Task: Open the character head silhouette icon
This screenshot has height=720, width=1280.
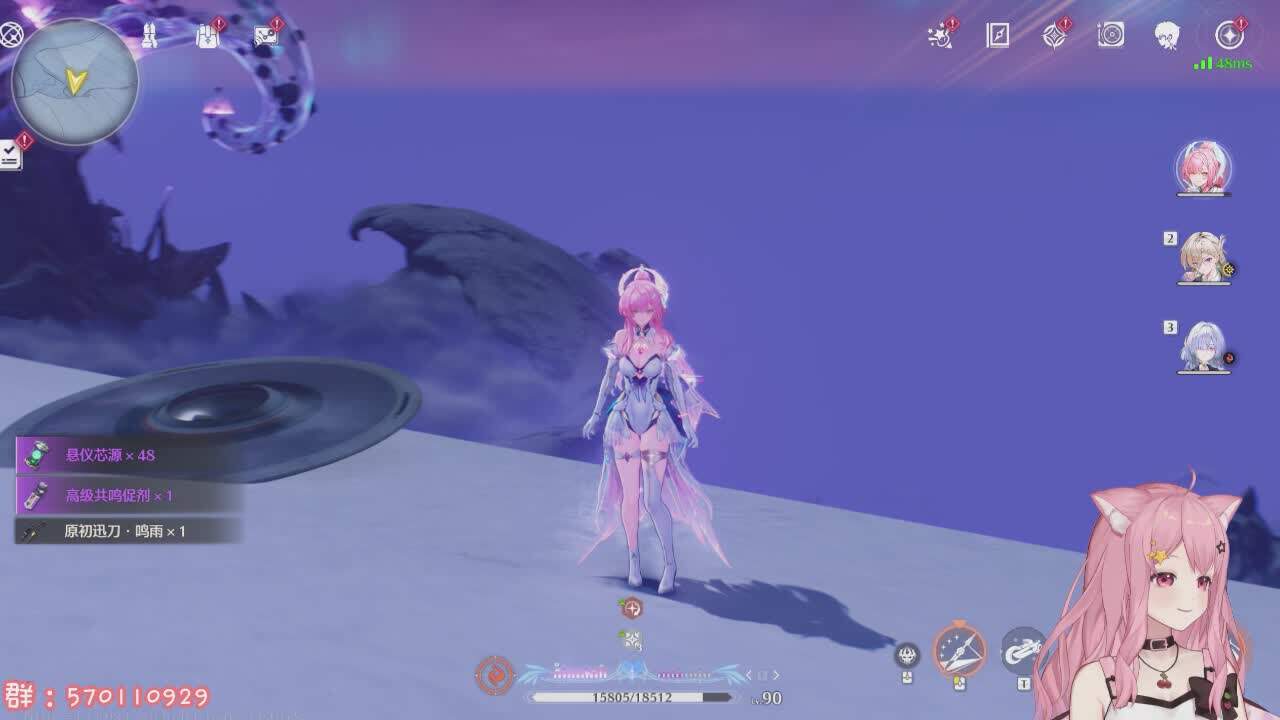Action: tap(1167, 36)
